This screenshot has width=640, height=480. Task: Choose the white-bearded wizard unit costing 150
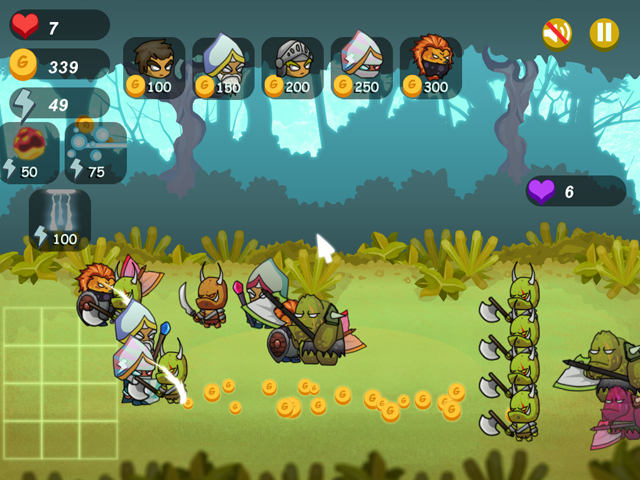point(223,67)
